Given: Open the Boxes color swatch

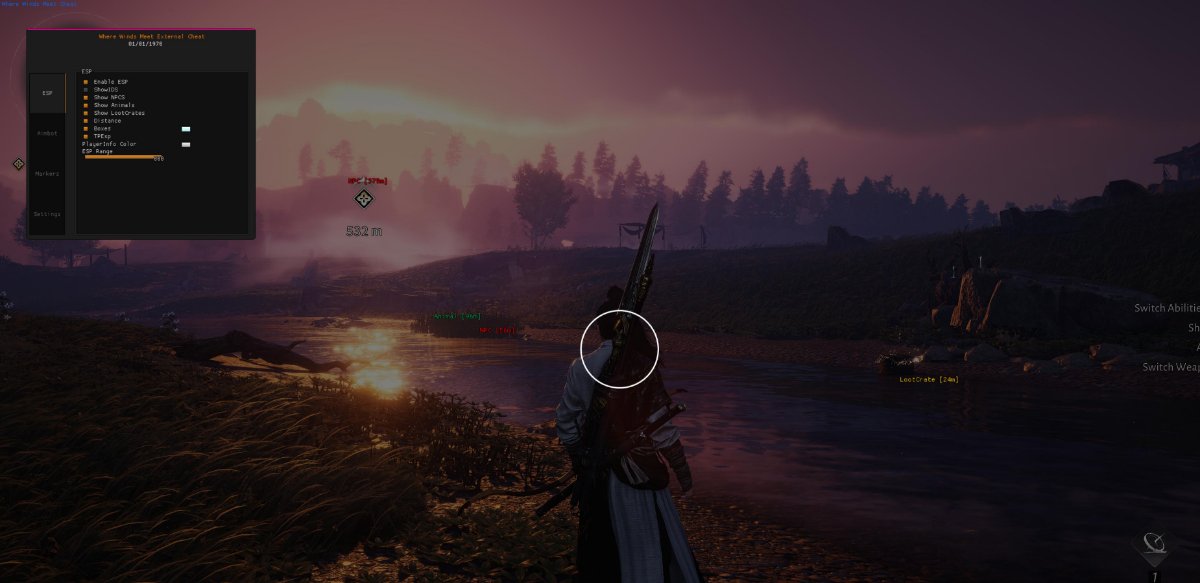Looking at the screenshot, I should (185, 129).
